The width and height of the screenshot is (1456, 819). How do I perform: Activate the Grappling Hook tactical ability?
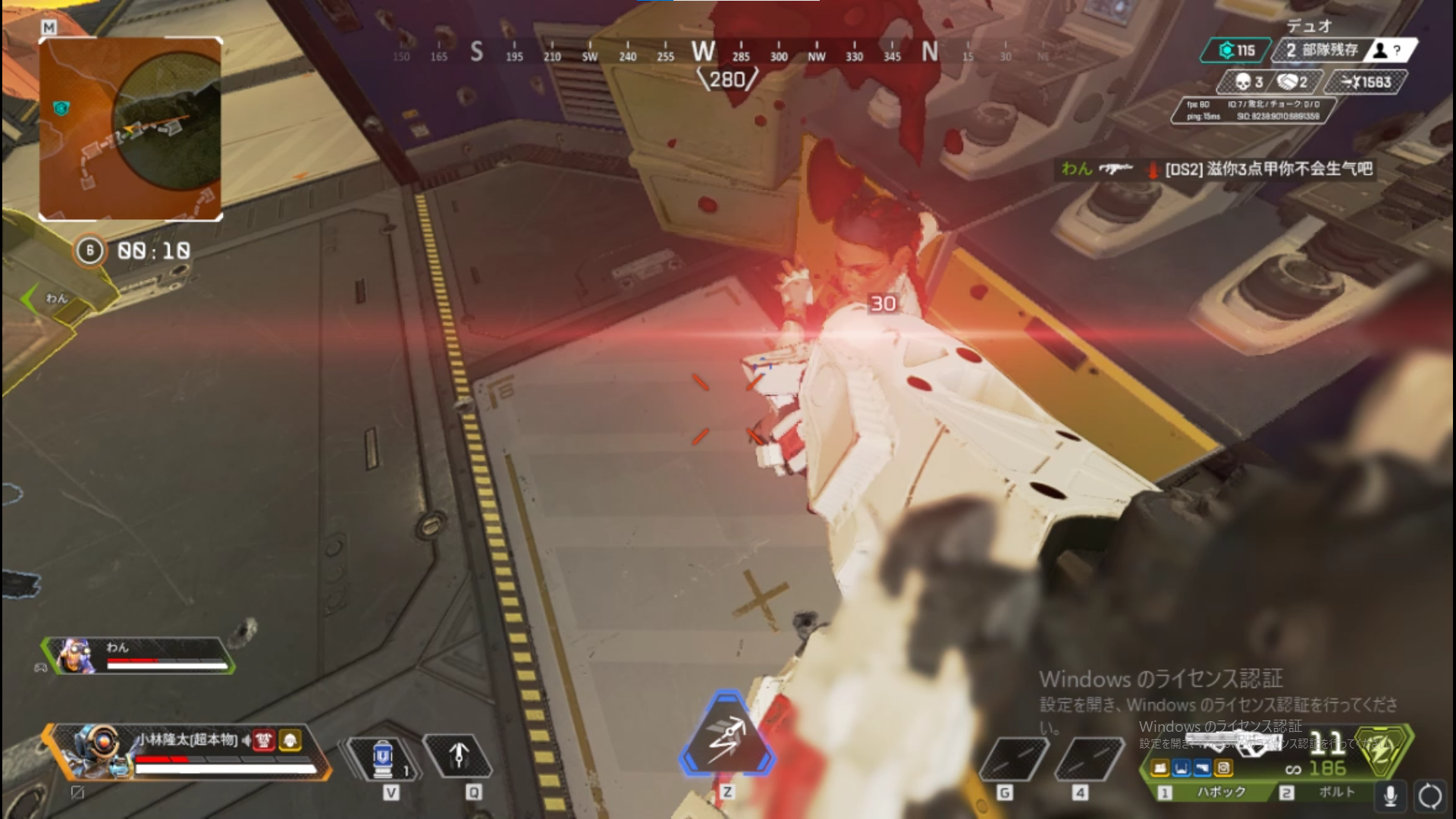[x=457, y=756]
